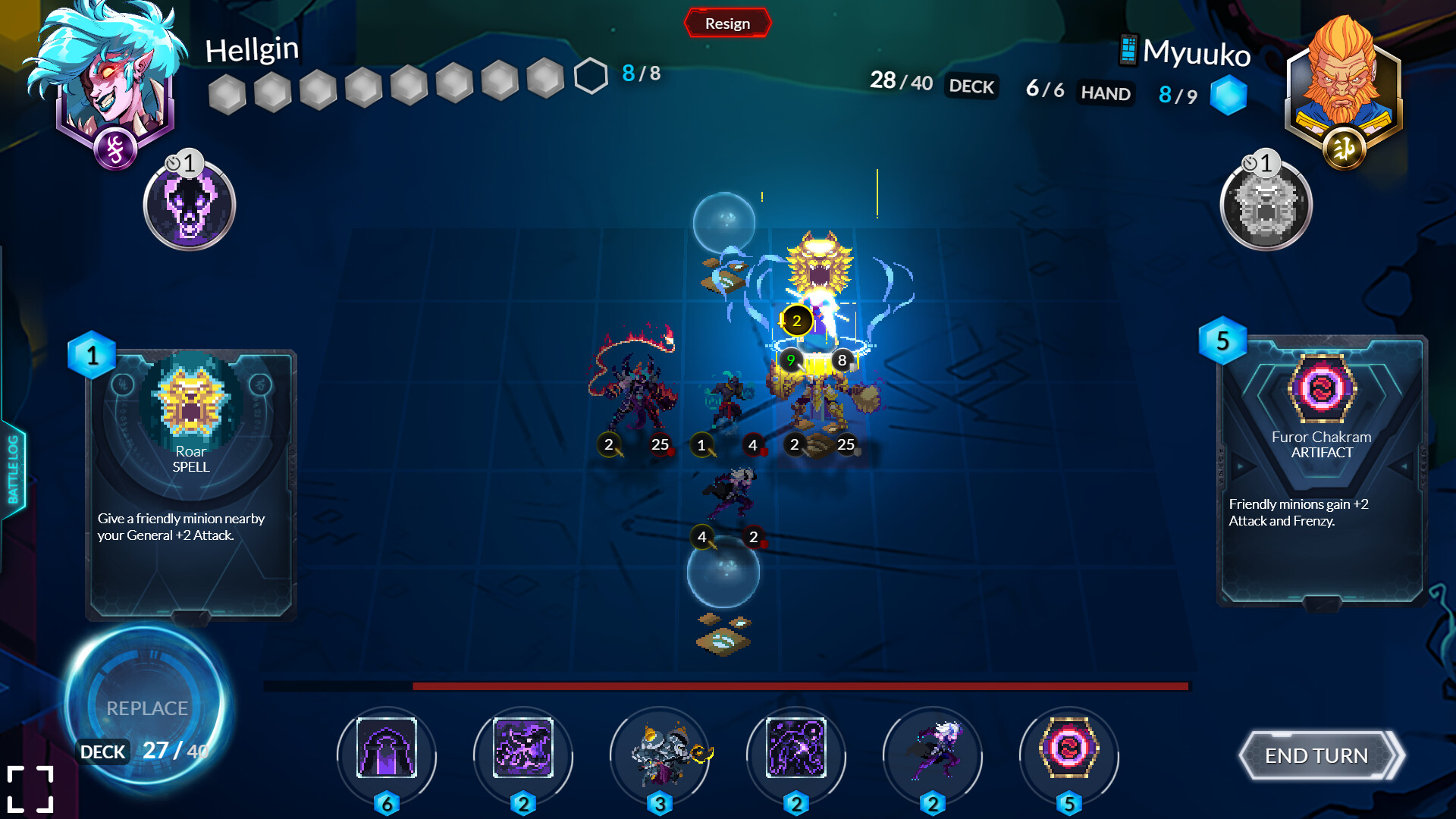Toggle Hellgin's faction emblem badge
This screenshot has height=819, width=1456.
tap(115, 149)
